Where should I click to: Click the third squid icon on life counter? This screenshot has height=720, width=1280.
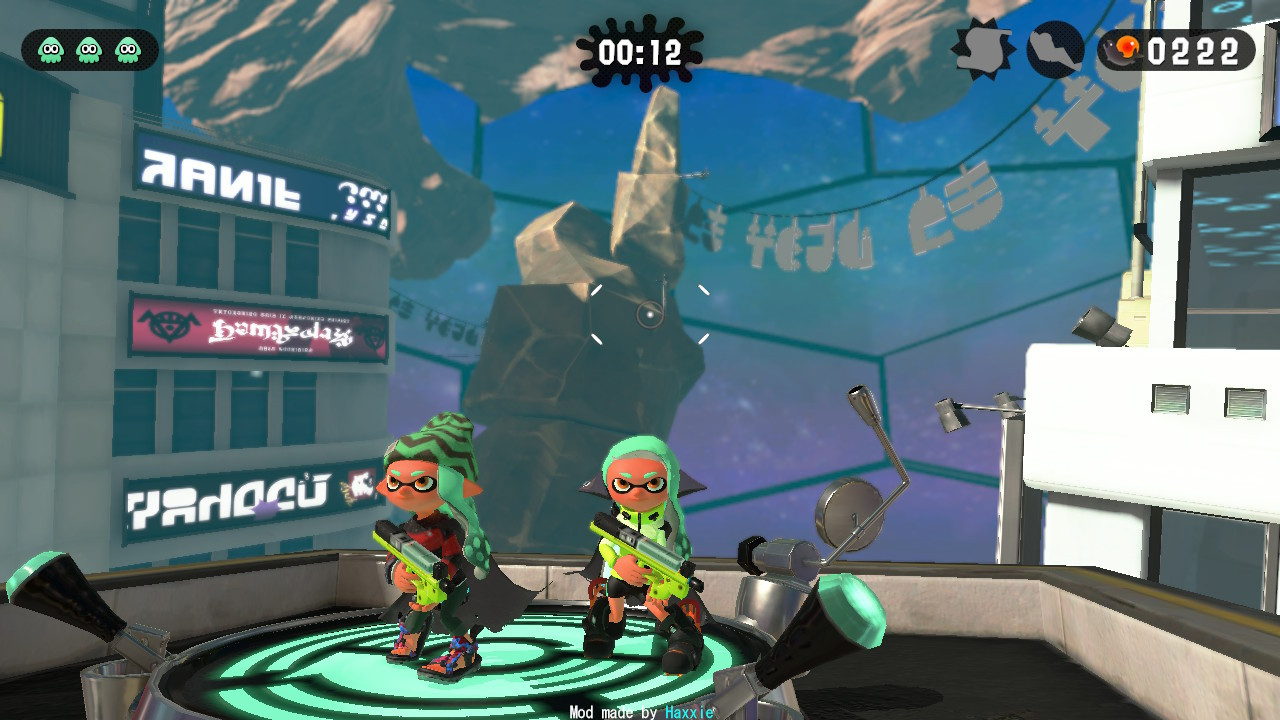[x=125, y=46]
